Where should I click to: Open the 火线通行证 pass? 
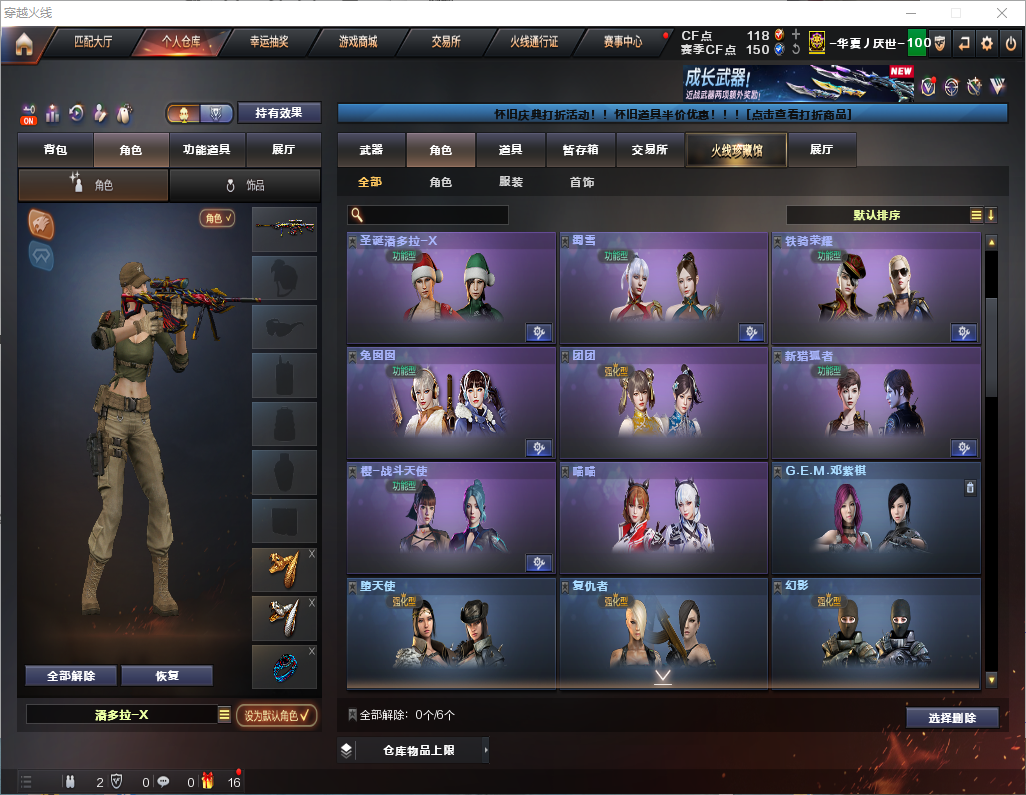click(534, 42)
